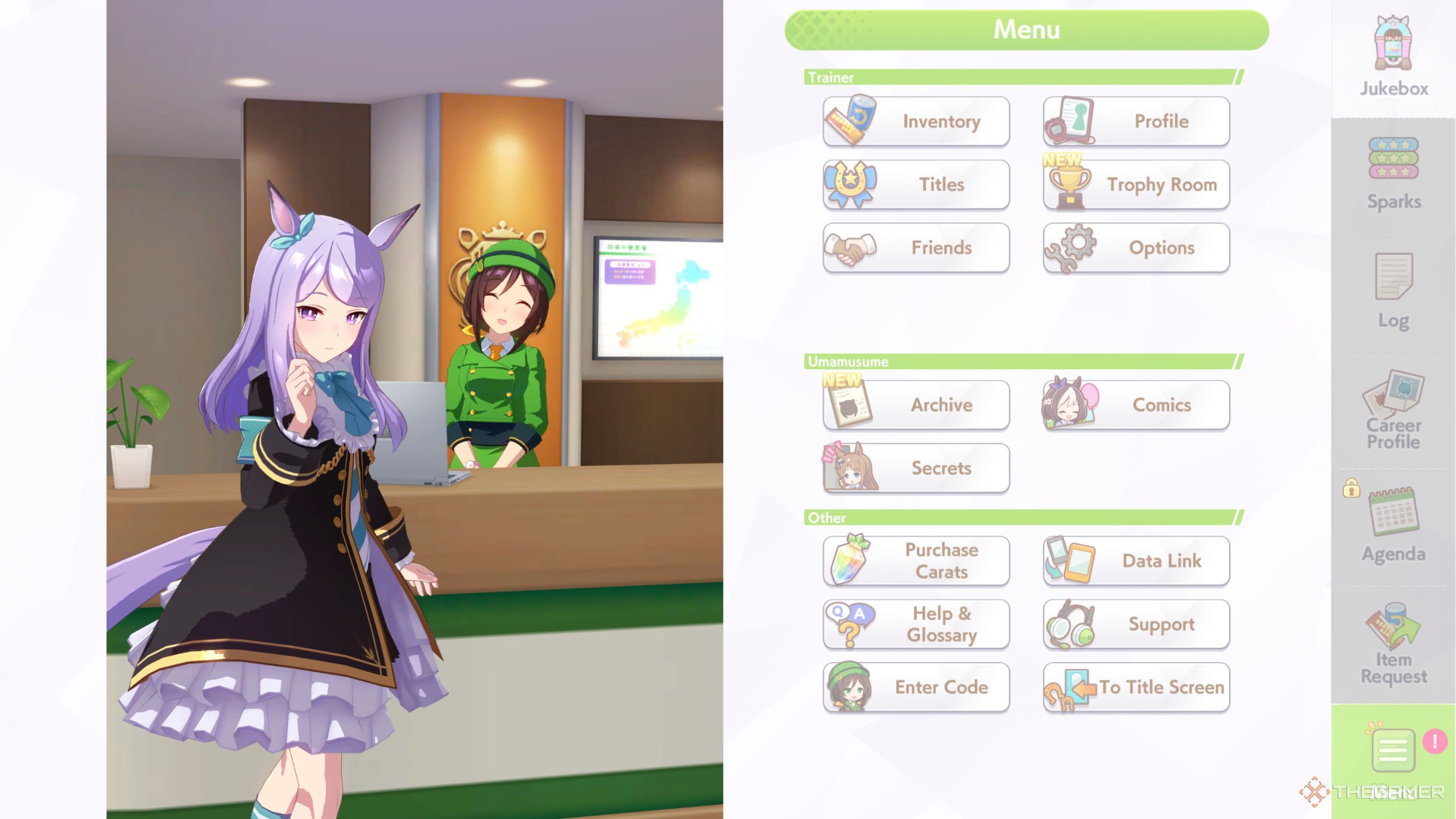Select Enter Code button
This screenshot has height=819, width=1456.
coord(916,687)
